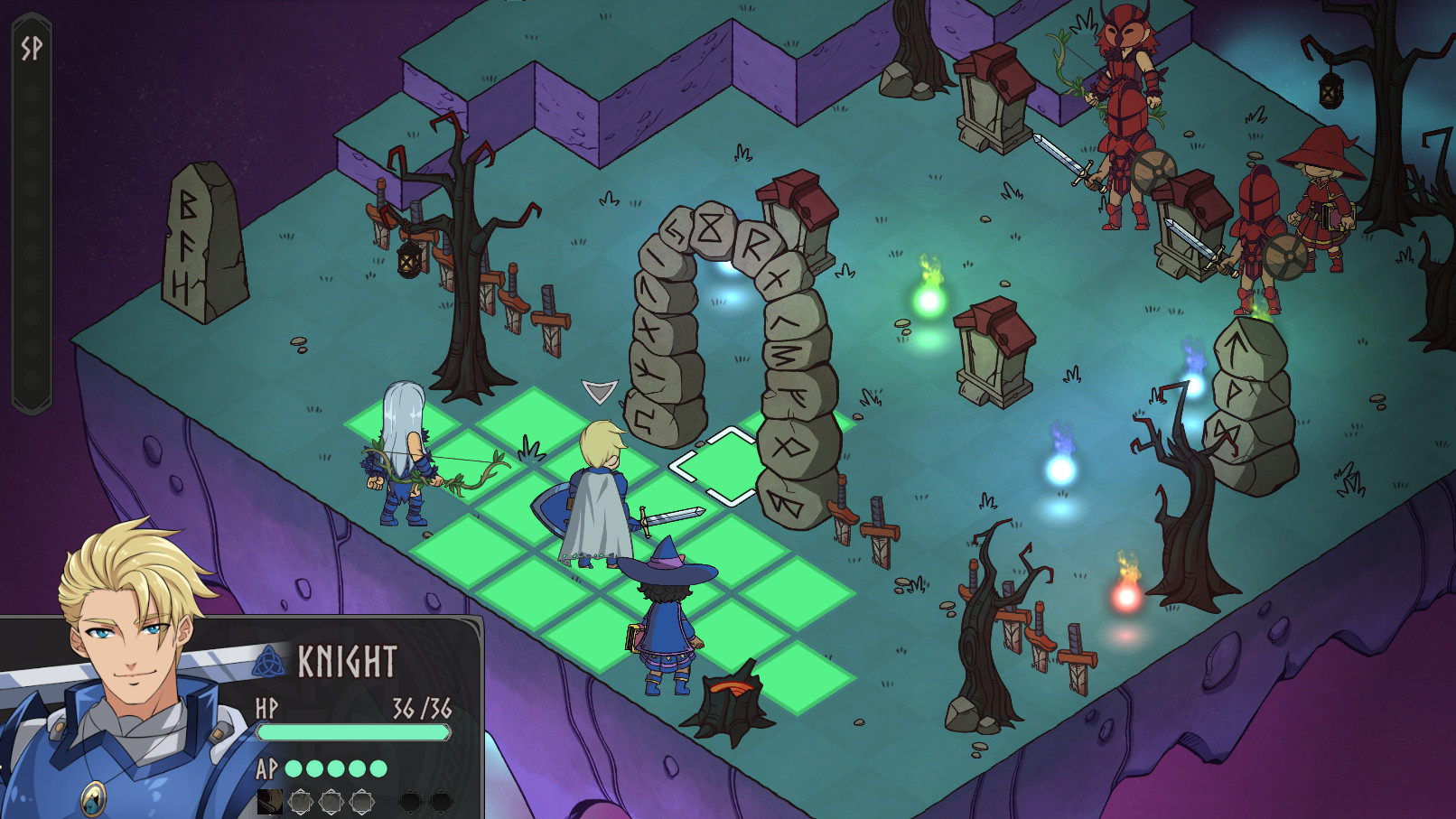The image size is (1456, 819).
Task: Select the equipped weapon ability slot
Action: (x=270, y=802)
